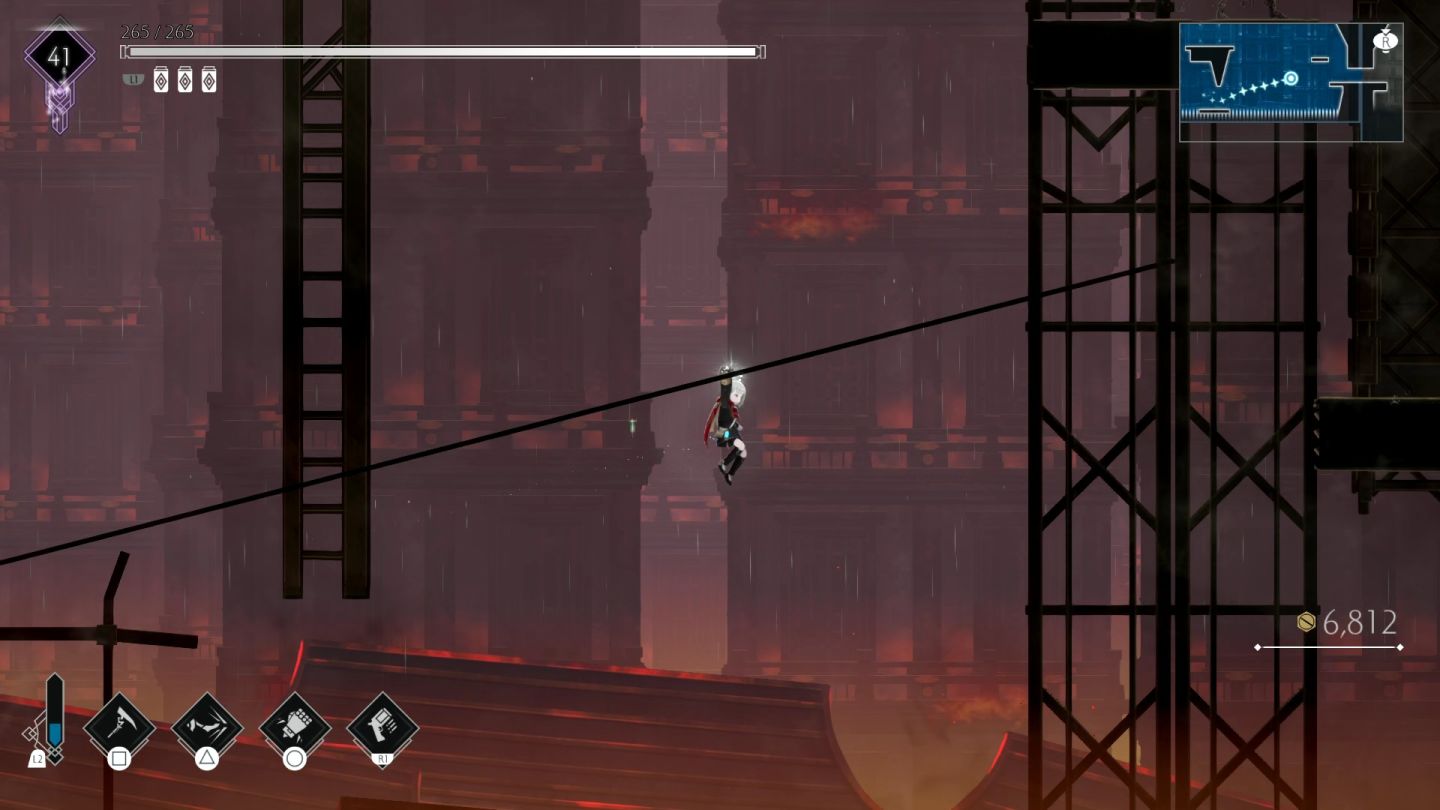
Task: Trigger the armored fist skill
Action: pyautogui.click(x=295, y=726)
